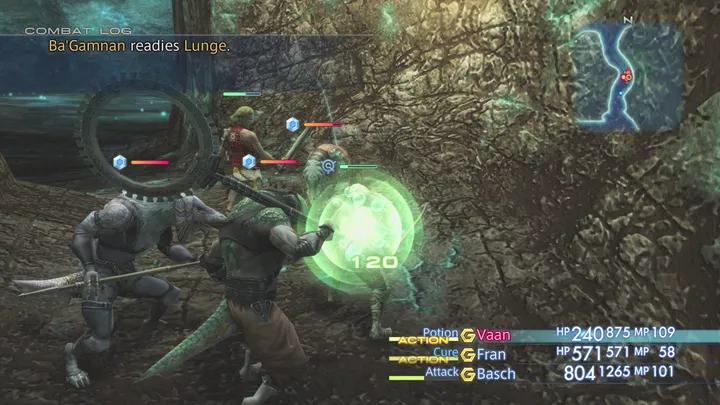Select Basch in the party list
720x405 pixels.
click(x=496, y=374)
